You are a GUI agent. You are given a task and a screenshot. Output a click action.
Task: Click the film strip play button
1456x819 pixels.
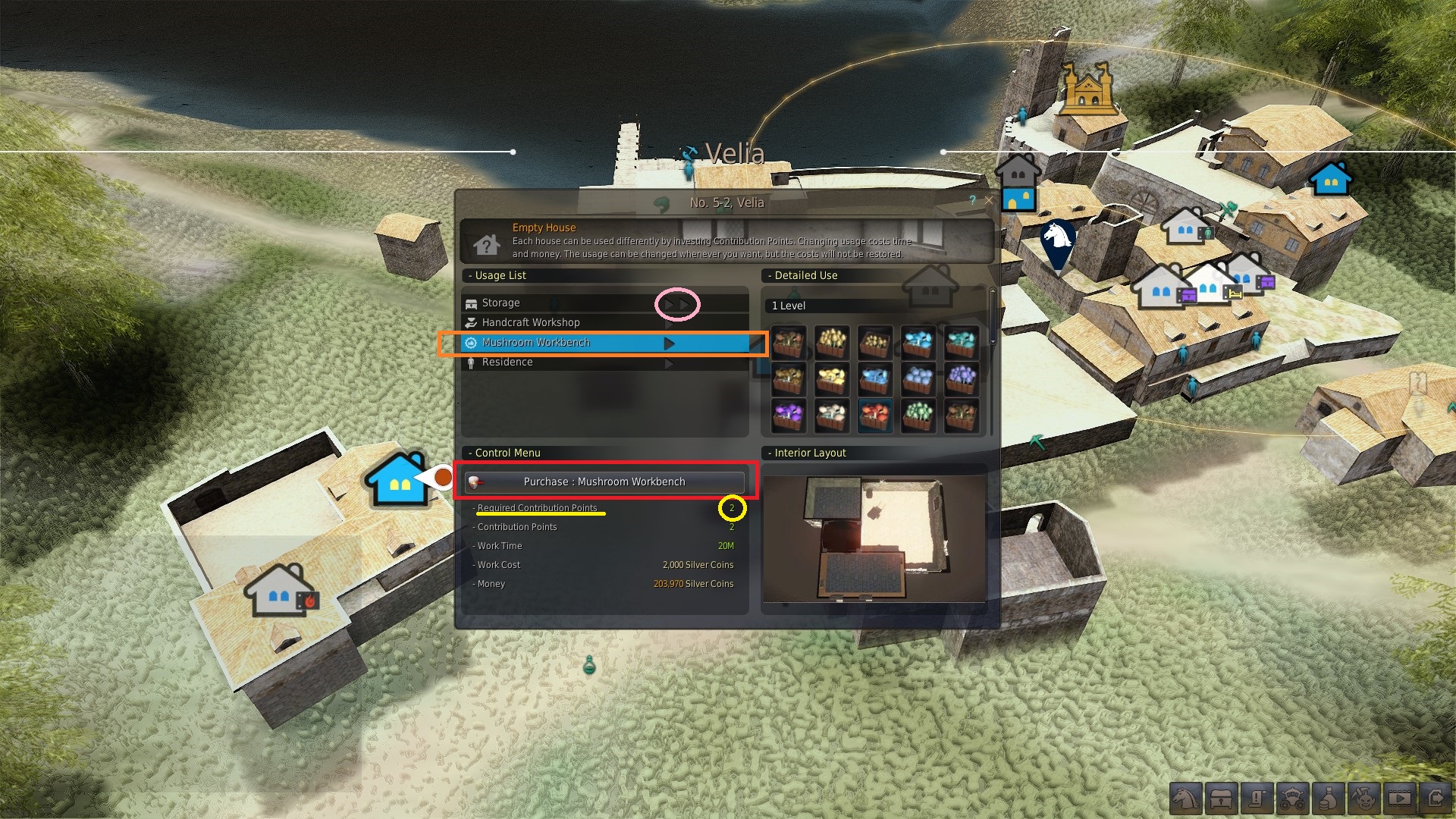1399,799
